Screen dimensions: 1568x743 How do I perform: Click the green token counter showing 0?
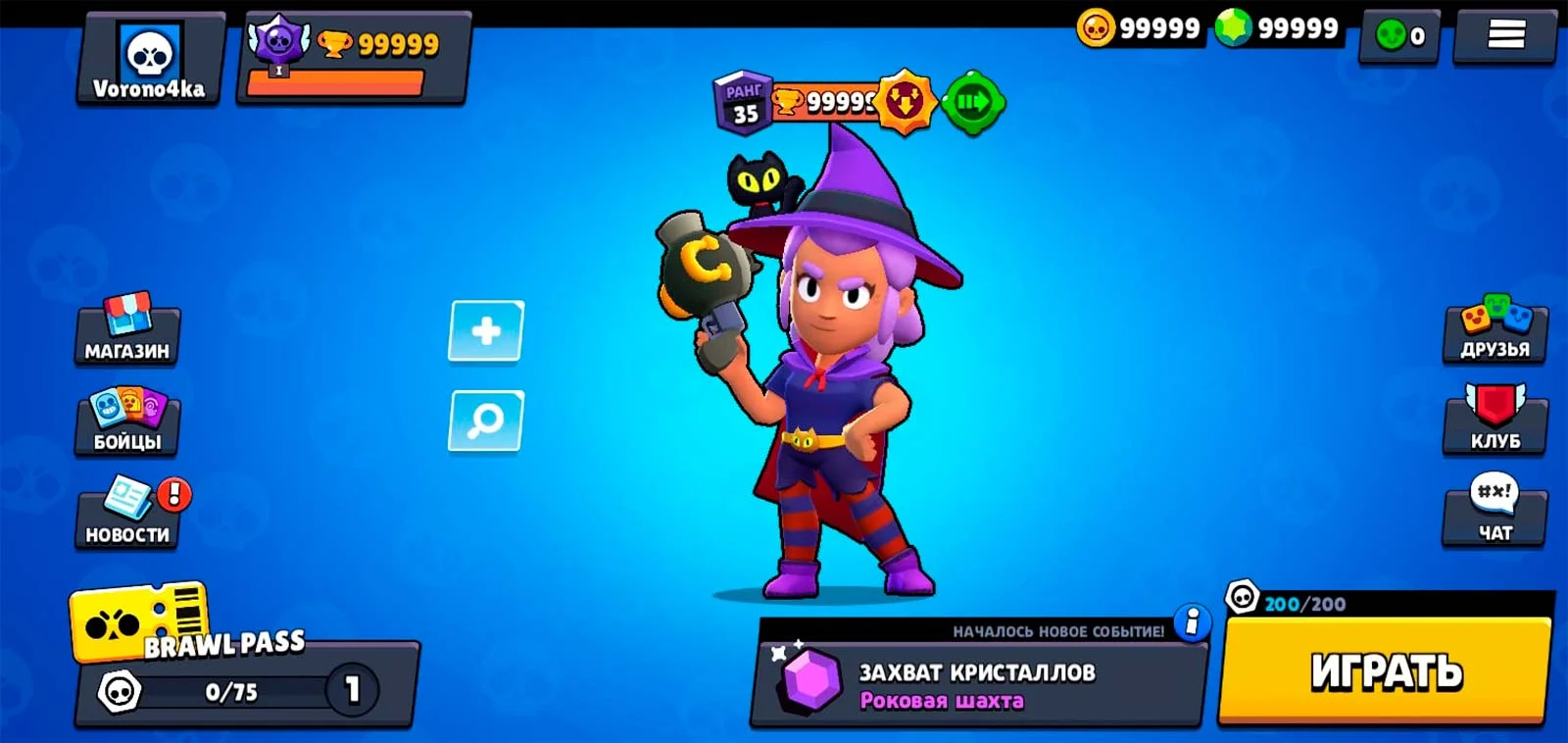point(1398,34)
